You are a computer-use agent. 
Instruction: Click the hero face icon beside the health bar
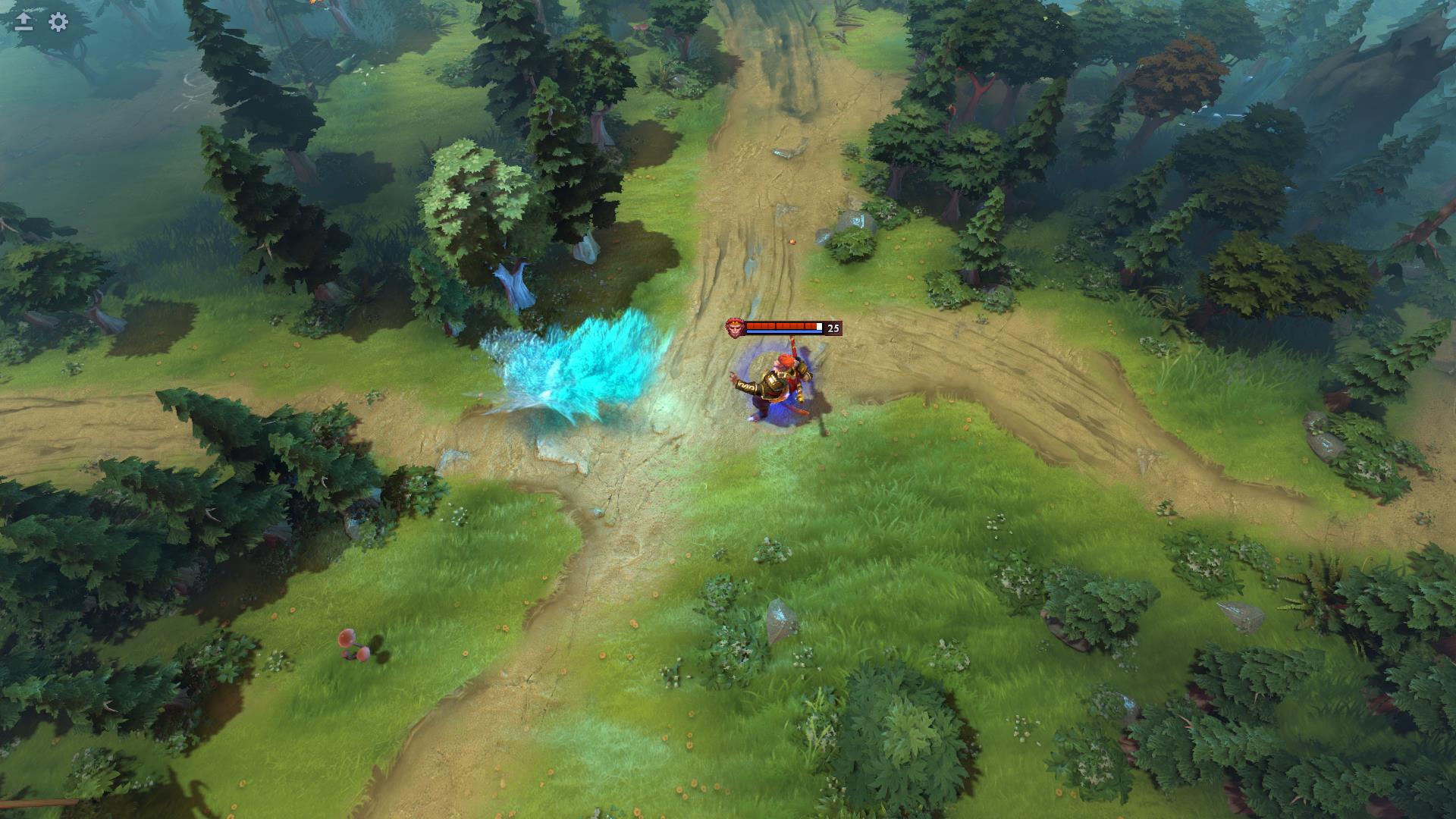(x=734, y=327)
